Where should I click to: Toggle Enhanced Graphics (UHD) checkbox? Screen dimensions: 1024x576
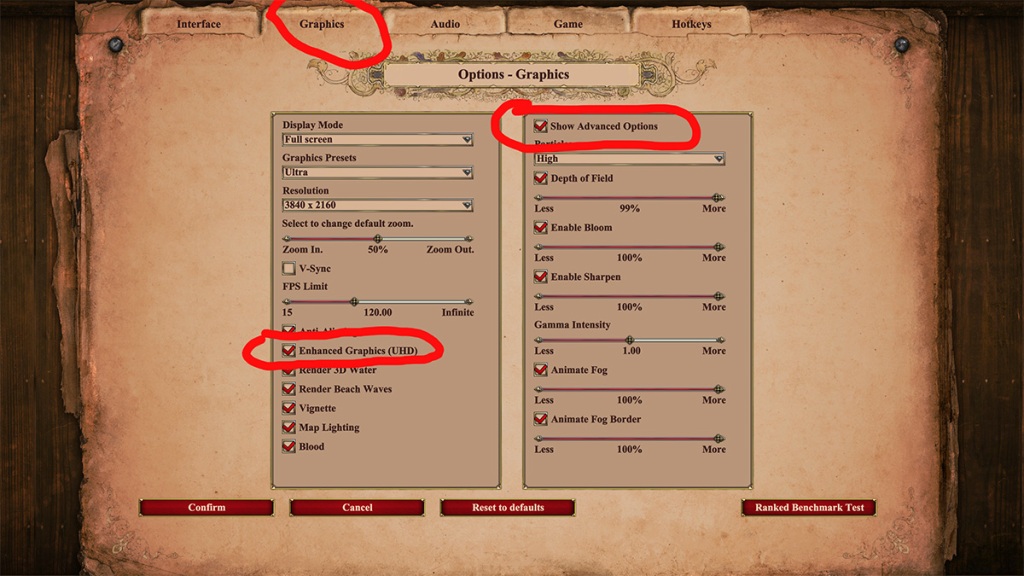289,351
